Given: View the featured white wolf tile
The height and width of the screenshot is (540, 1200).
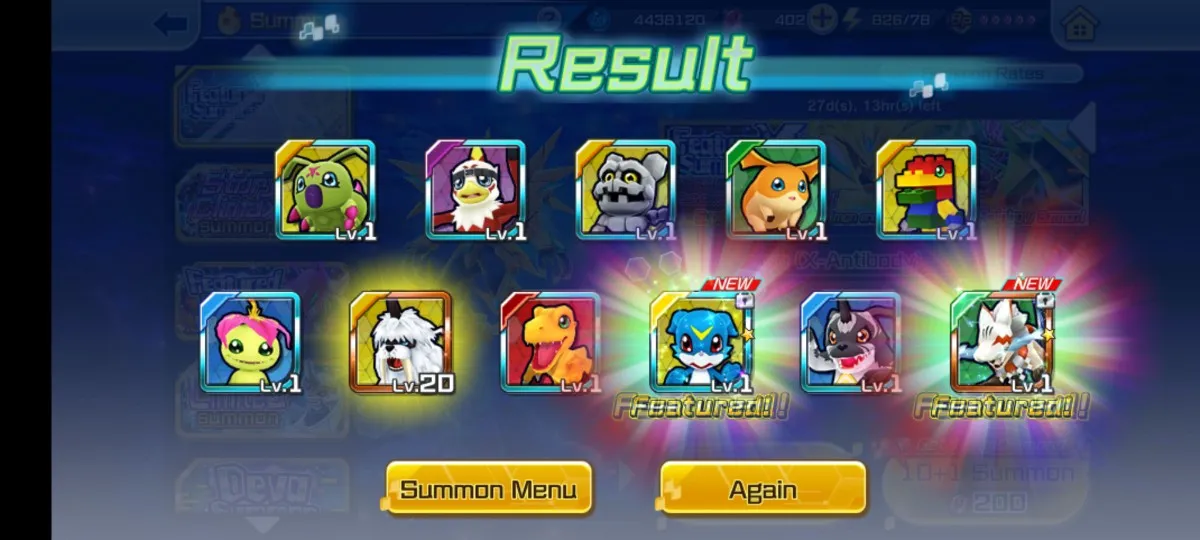Looking at the screenshot, I should pos(1001,342).
